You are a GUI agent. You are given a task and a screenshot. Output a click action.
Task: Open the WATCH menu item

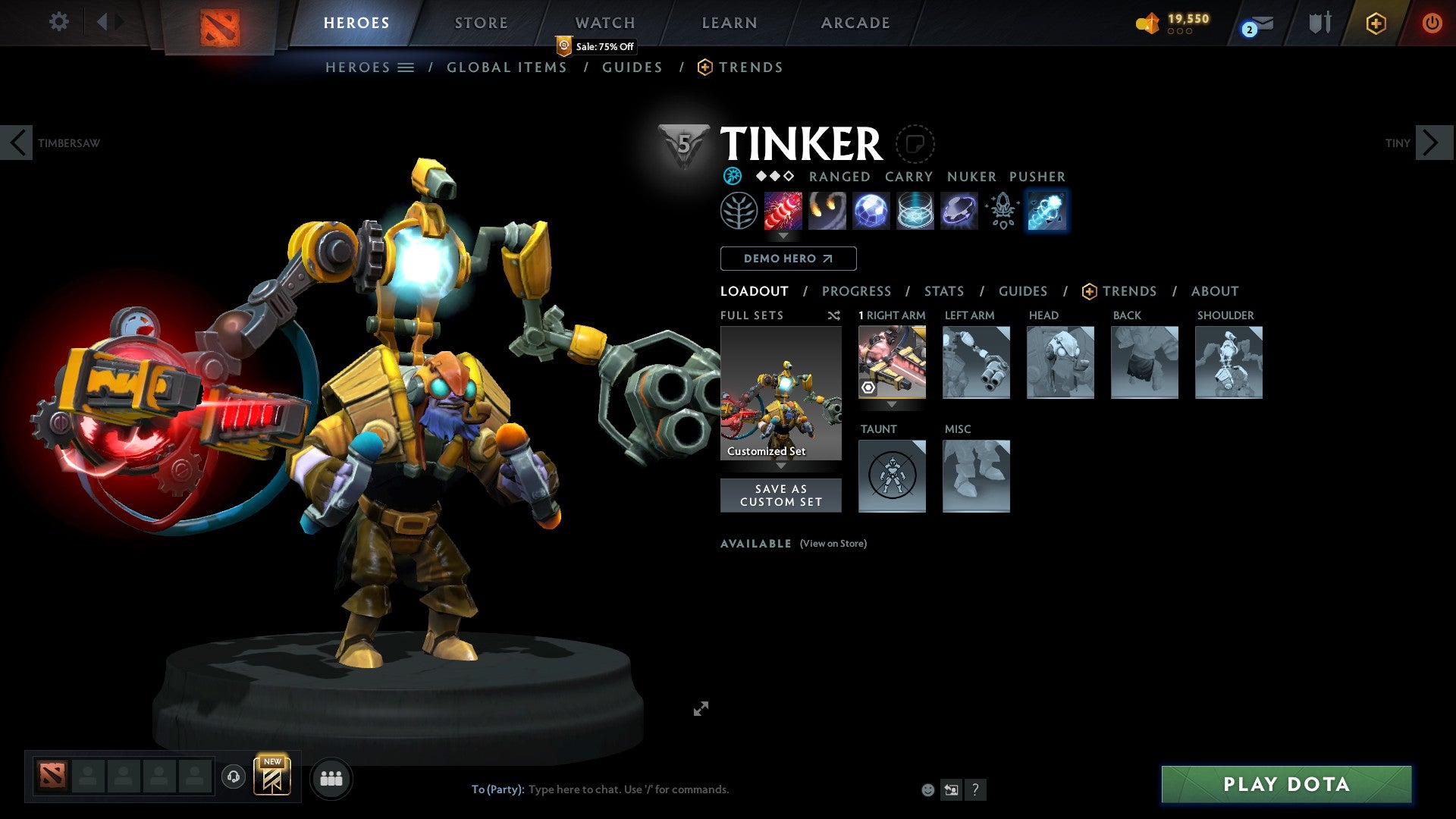tap(604, 22)
